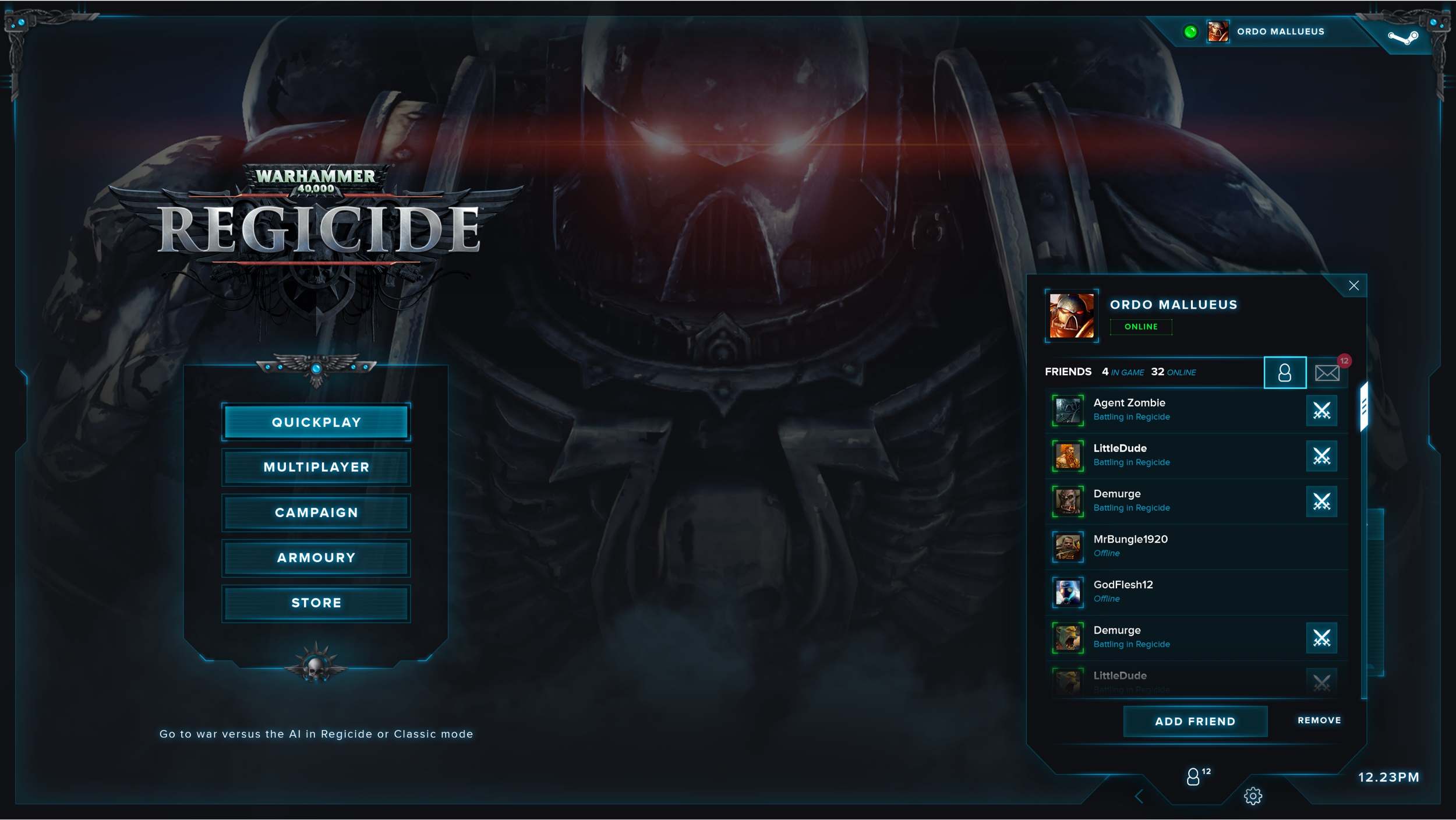Open messages via the envelope icon
The width and height of the screenshot is (1456, 820).
(x=1327, y=372)
